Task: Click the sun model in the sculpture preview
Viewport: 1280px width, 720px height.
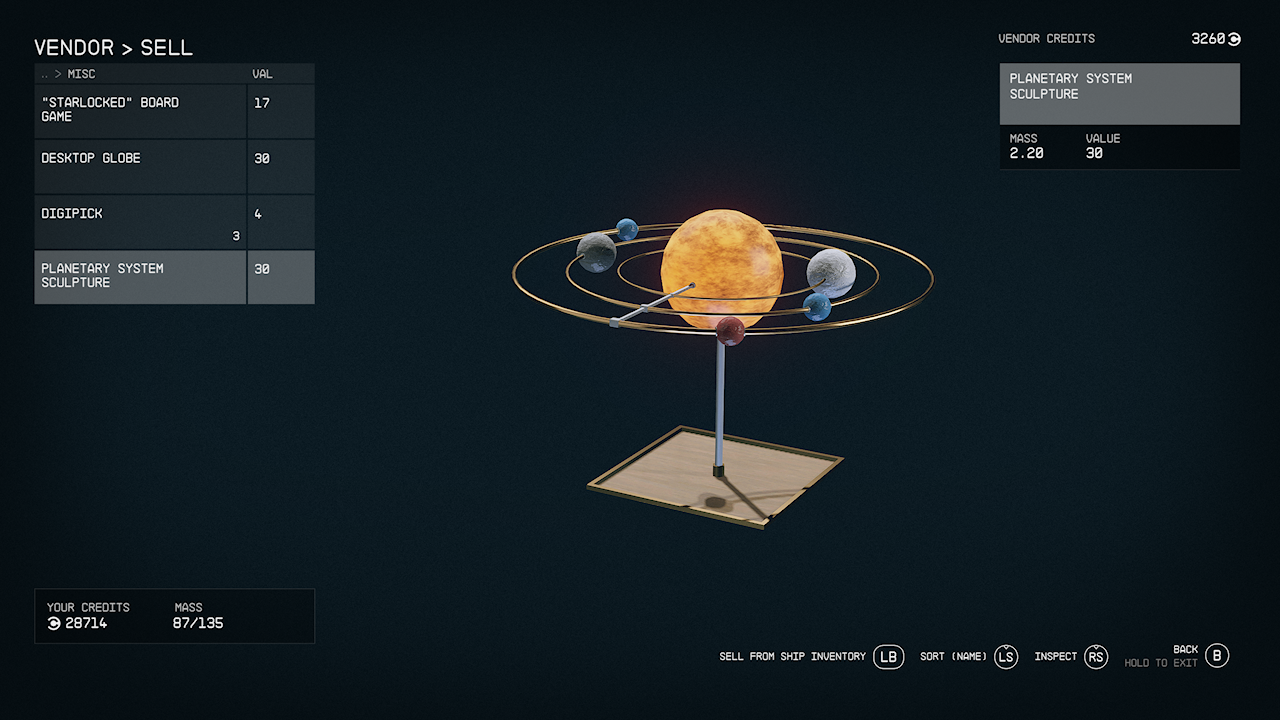Action: pyautogui.click(x=724, y=268)
